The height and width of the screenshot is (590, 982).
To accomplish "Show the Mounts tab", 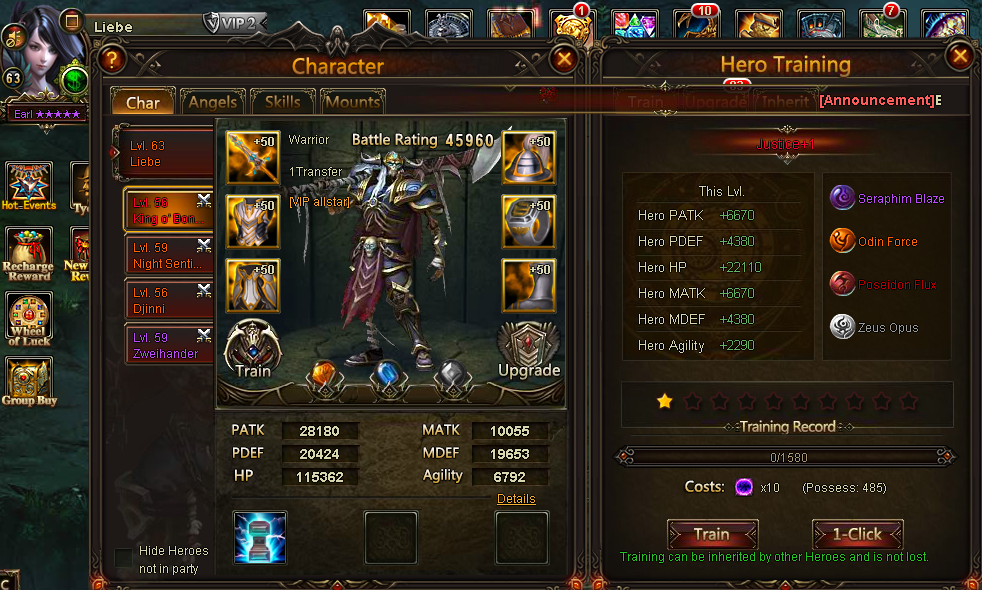I will [352, 102].
